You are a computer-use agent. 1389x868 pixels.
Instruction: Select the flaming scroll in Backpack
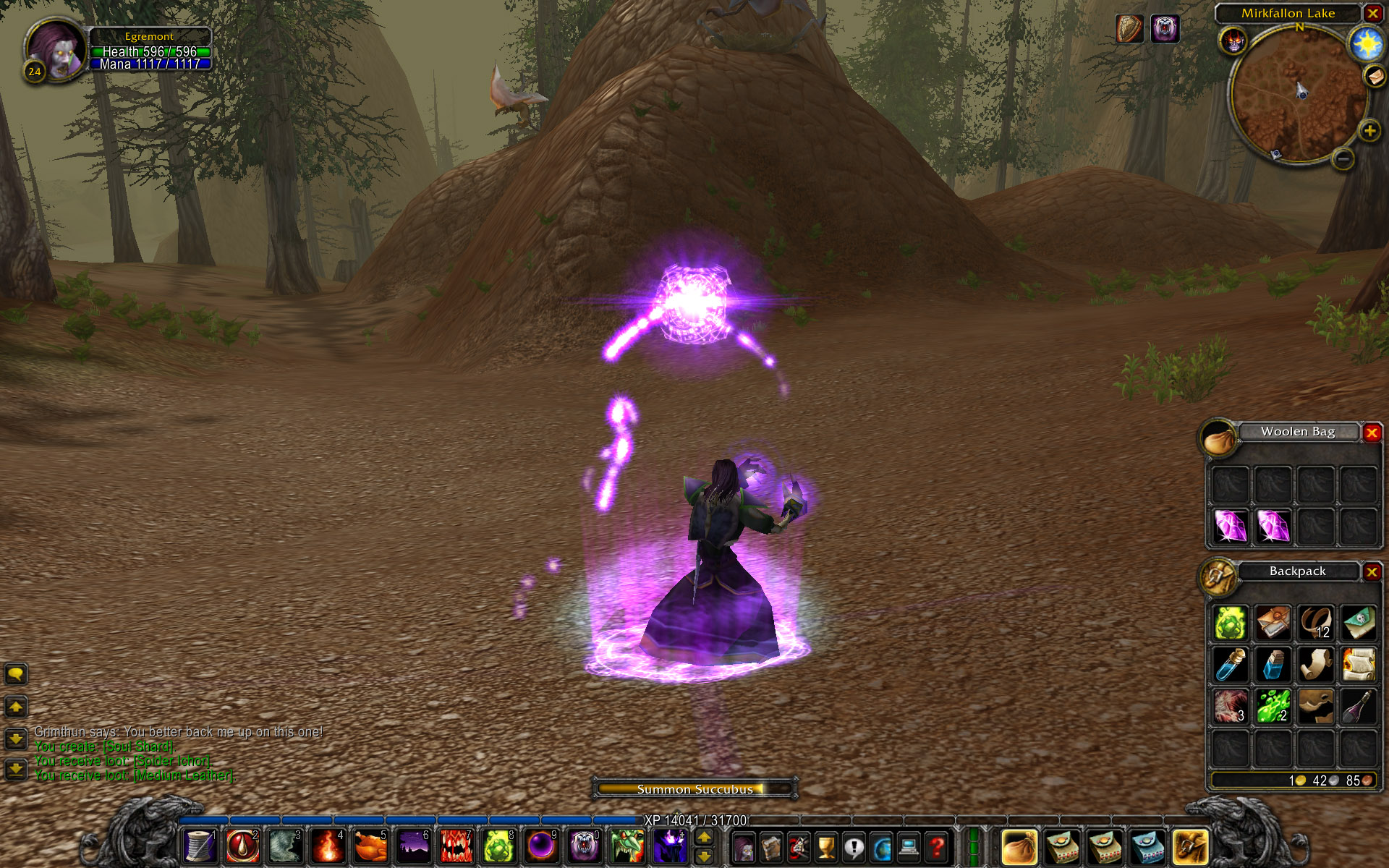[x=1359, y=664]
